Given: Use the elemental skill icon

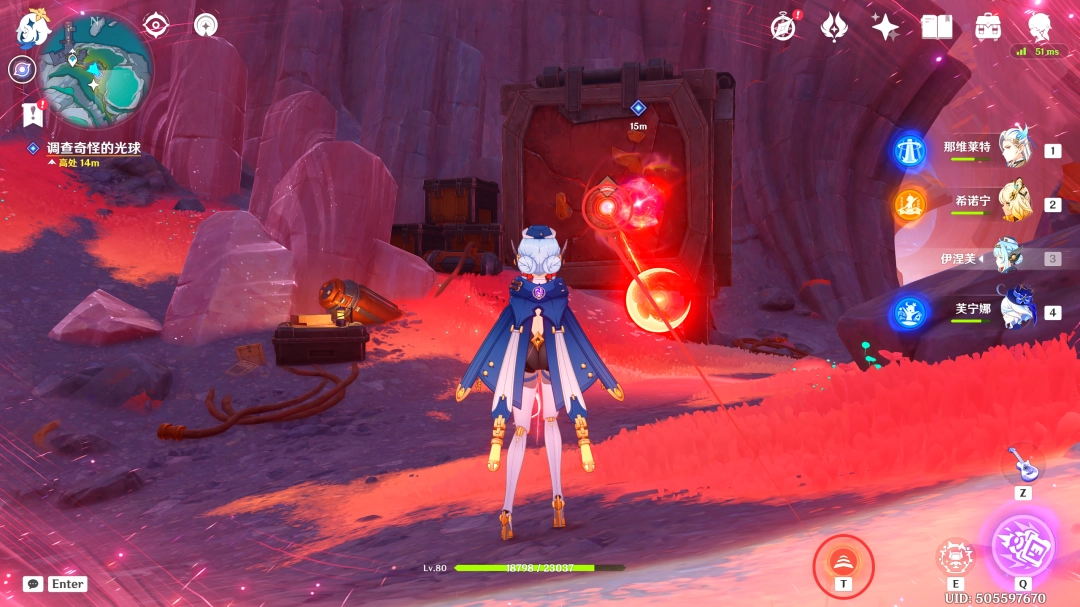Looking at the screenshot, I should (955, 557).
